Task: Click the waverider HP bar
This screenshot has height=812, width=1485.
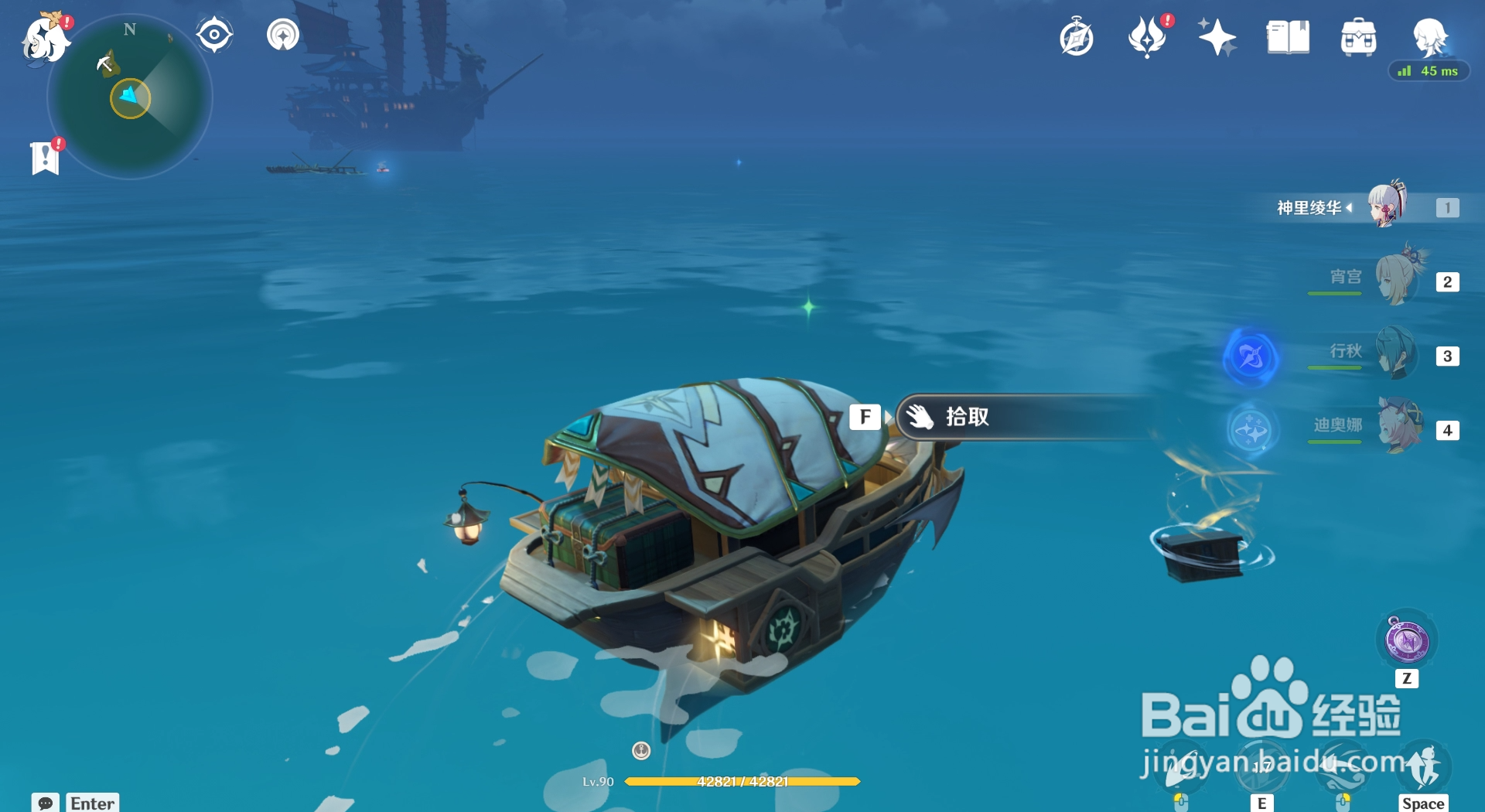Action: 742,781
